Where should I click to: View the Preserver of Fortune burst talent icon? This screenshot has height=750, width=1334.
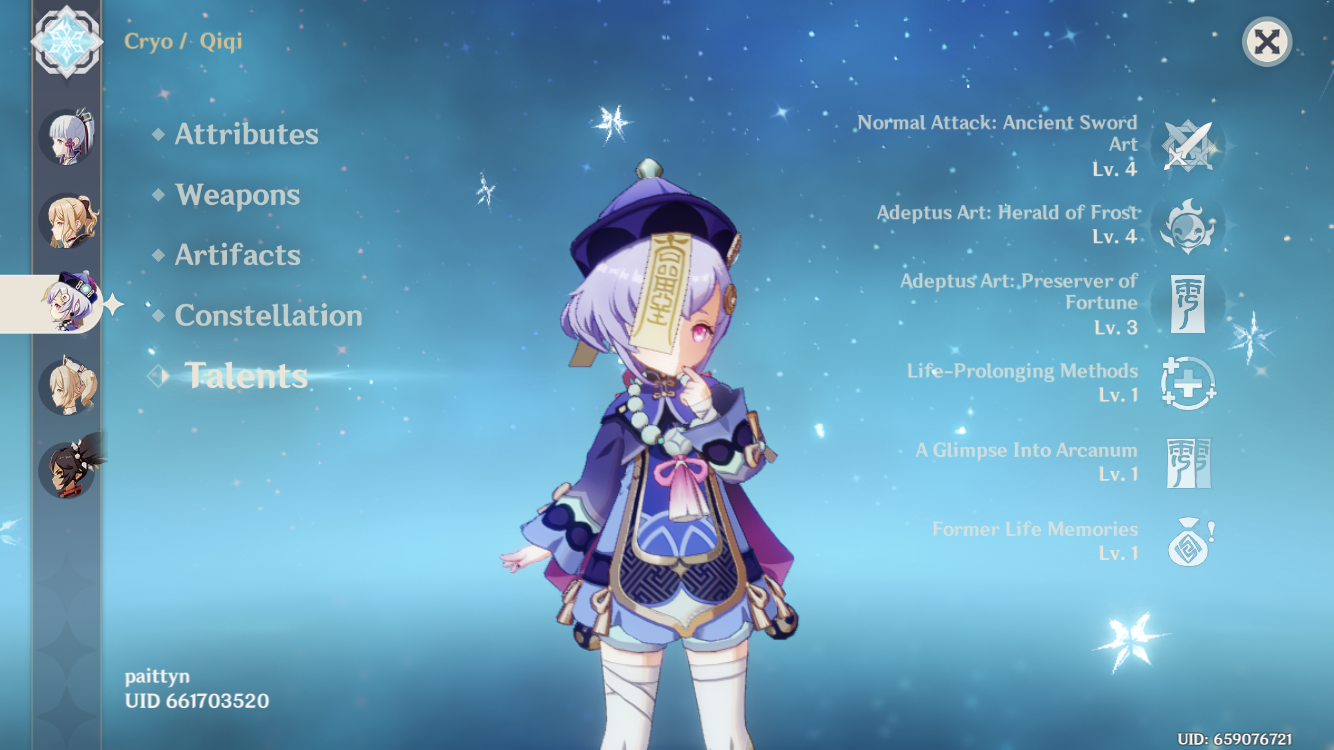[1189, 305]
